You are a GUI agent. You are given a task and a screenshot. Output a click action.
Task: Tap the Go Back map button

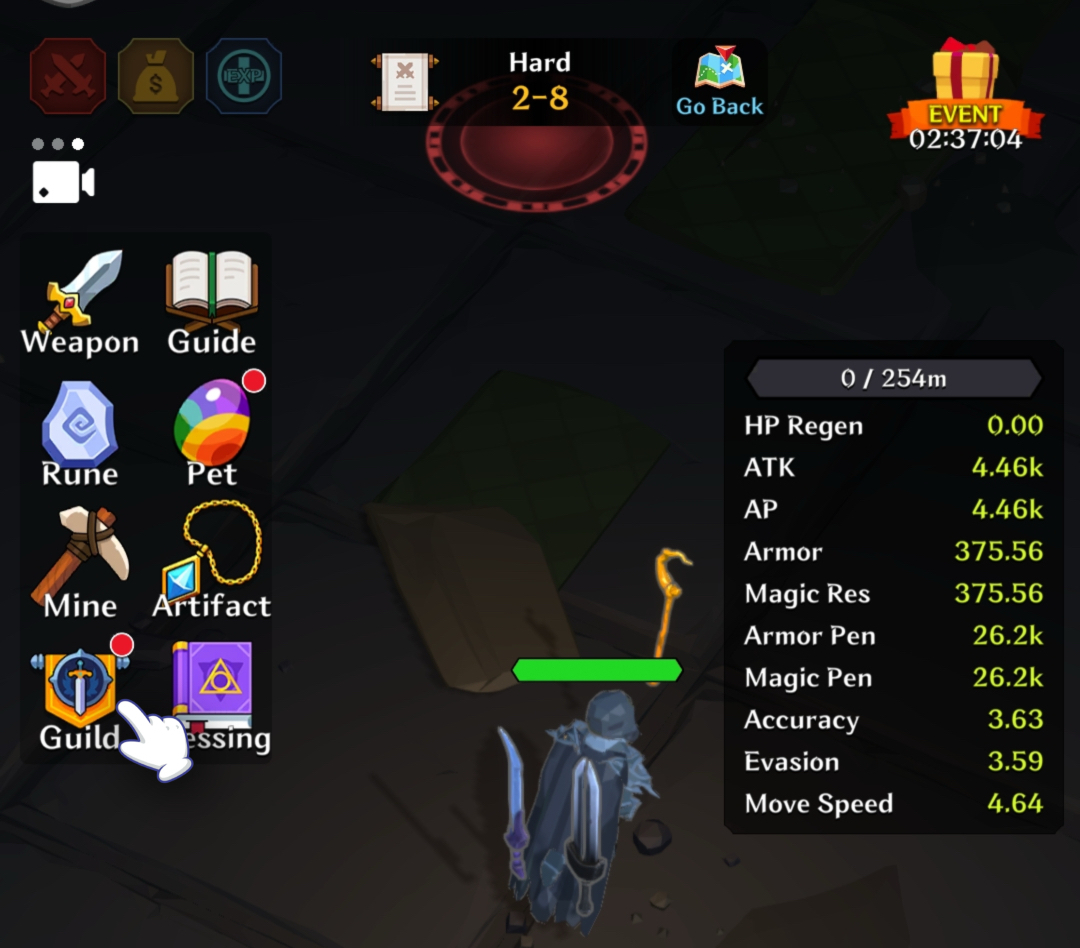tap(720, 82)
